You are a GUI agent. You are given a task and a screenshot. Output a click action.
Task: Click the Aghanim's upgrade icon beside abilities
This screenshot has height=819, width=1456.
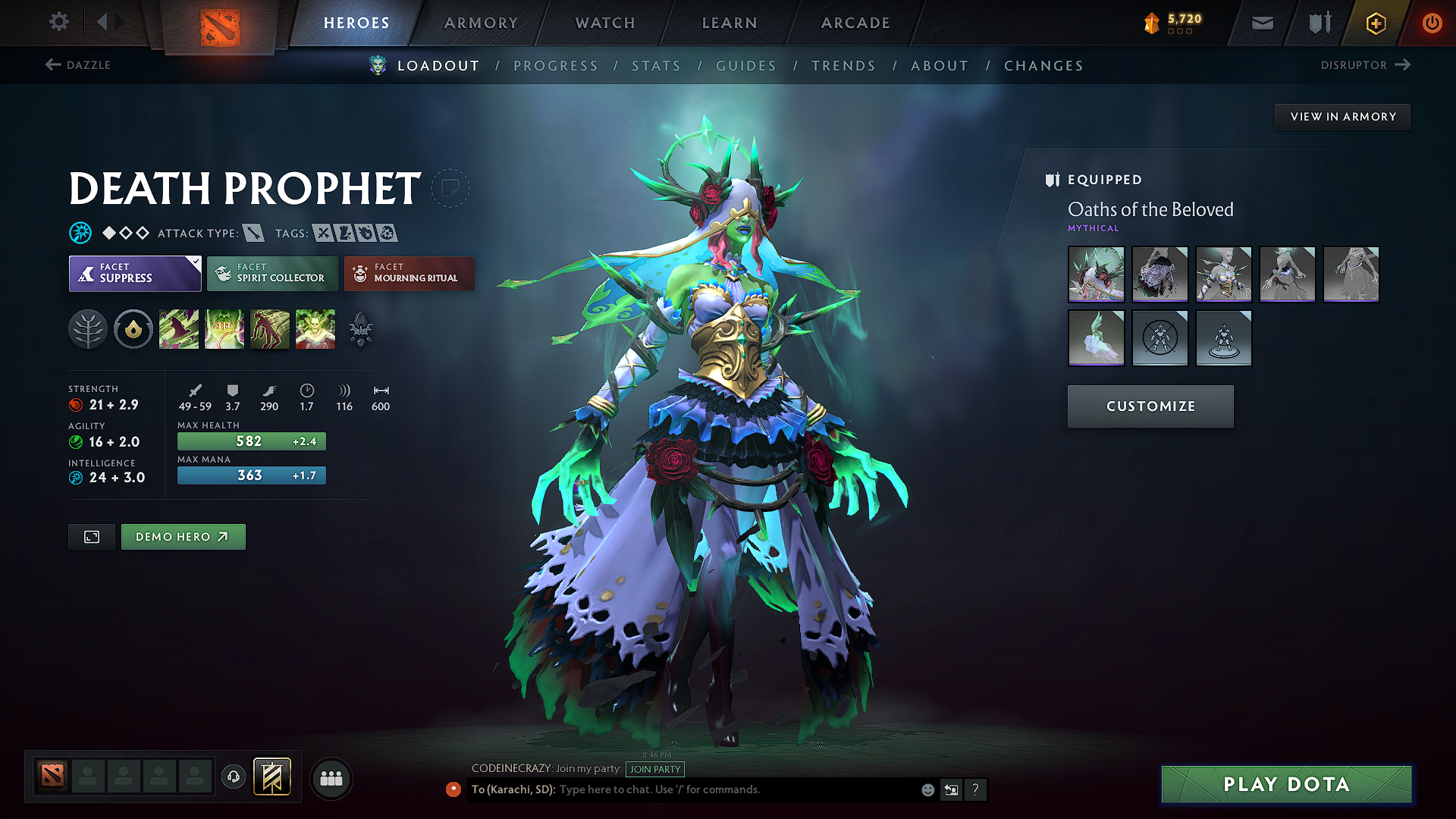click(x=361, y=328)
